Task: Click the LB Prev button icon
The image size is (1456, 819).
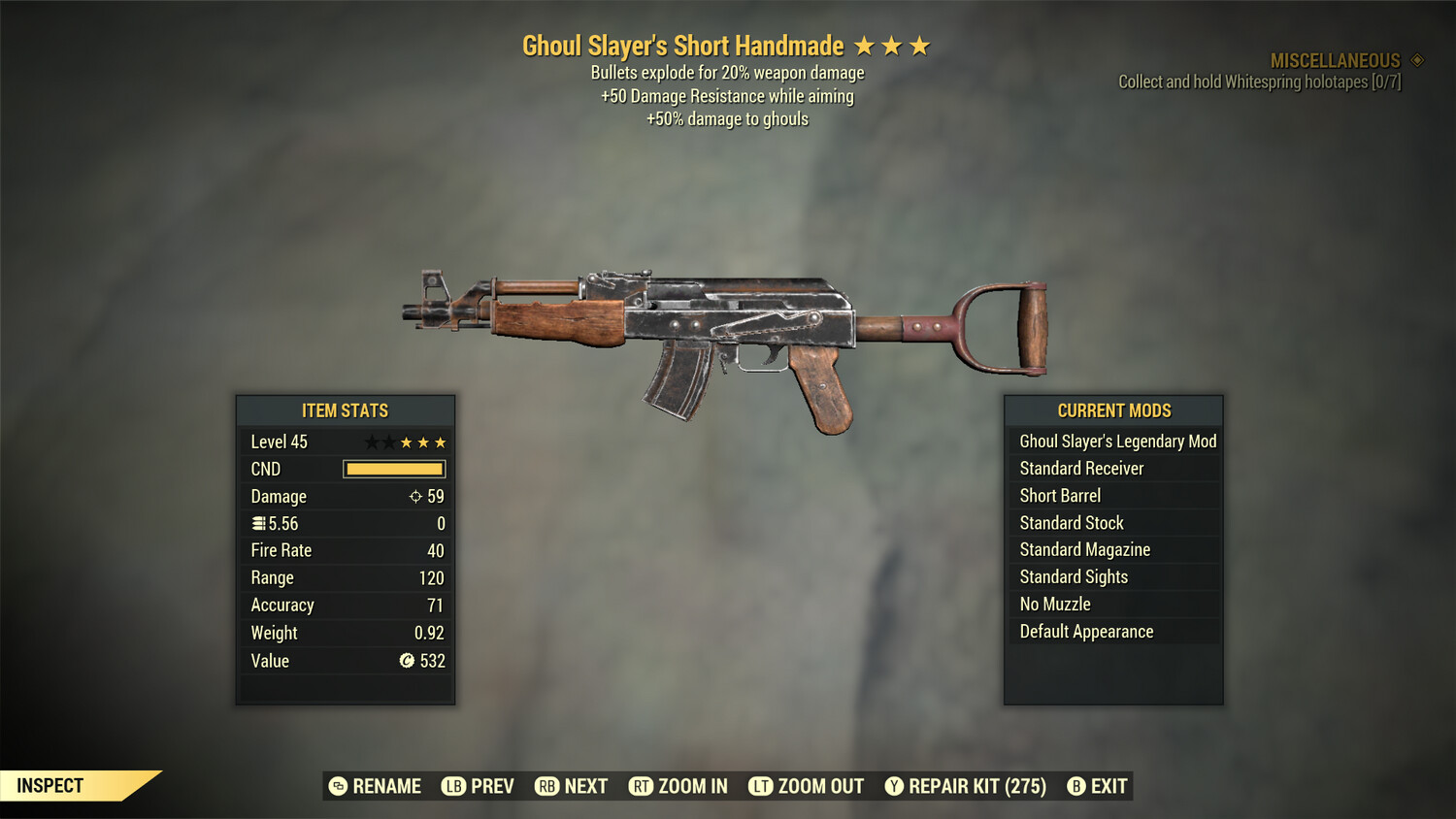Action: [x=452, y=786]
